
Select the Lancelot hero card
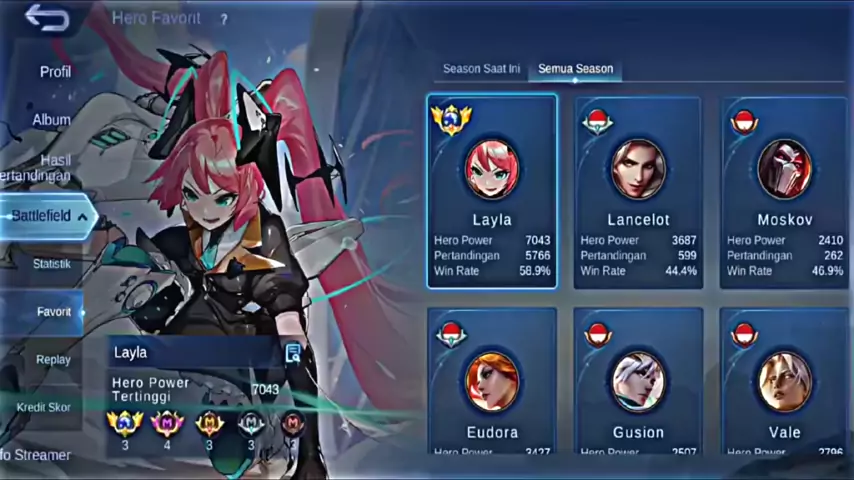pyautogui.click(x=638, y=192)
